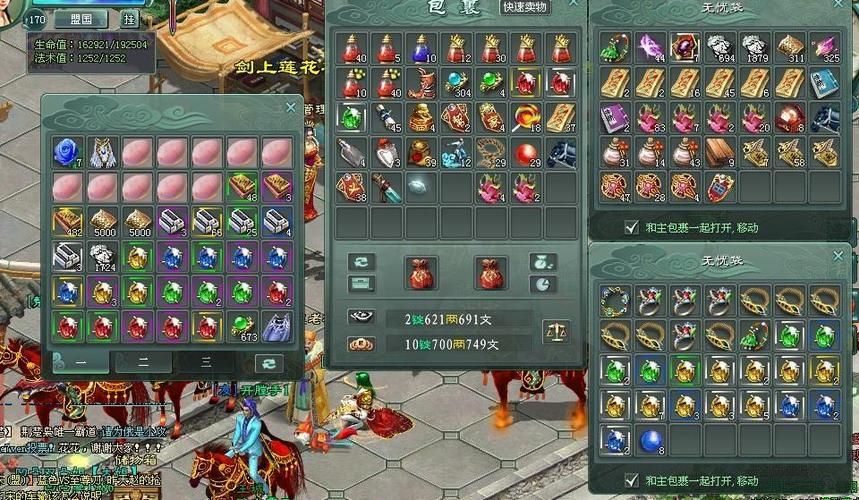Click the storage sort refresh button

(x=268, y=362)
